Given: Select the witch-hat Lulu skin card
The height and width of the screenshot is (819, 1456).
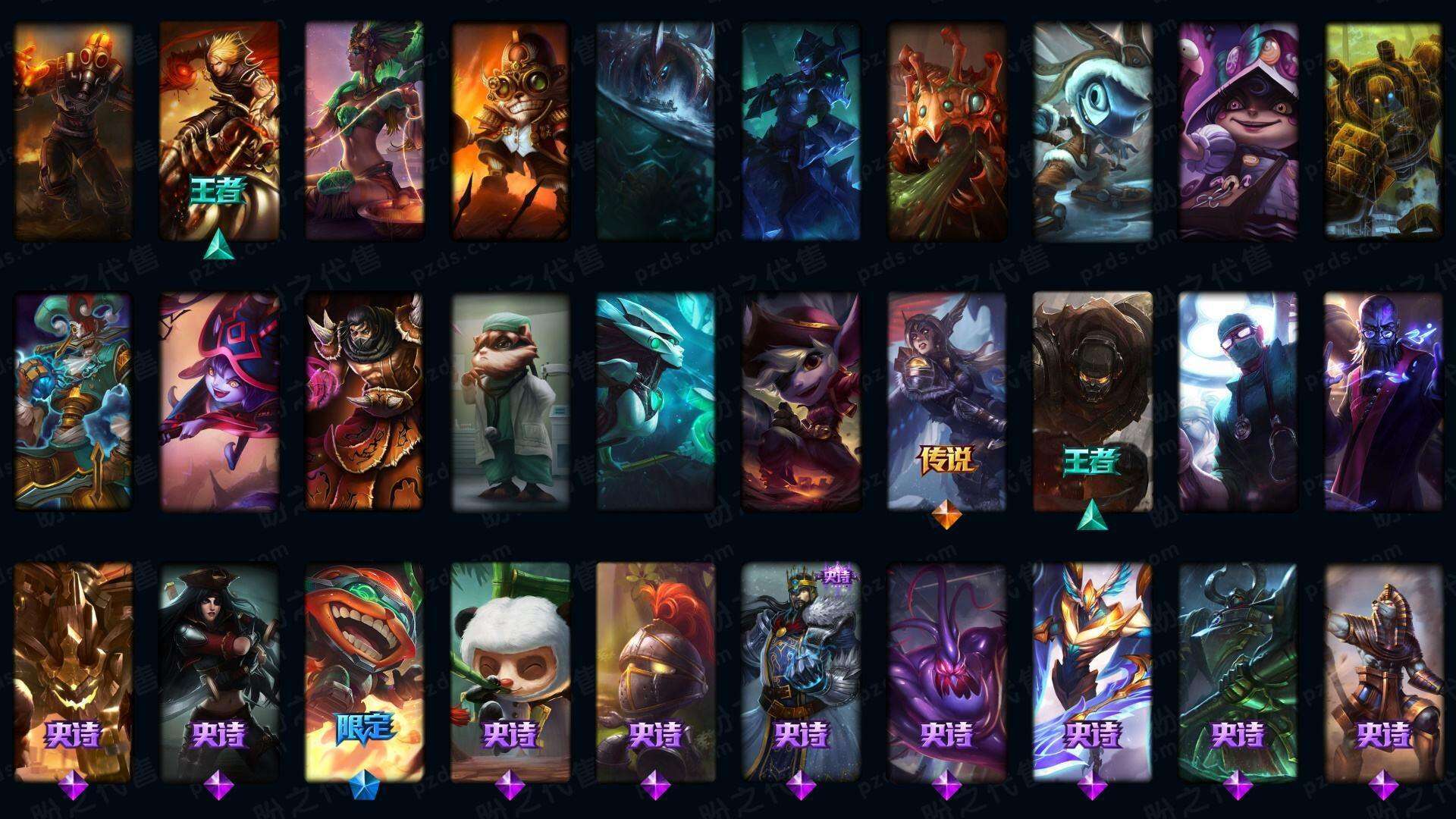Looking at the screenshot, I should (218, 400).
